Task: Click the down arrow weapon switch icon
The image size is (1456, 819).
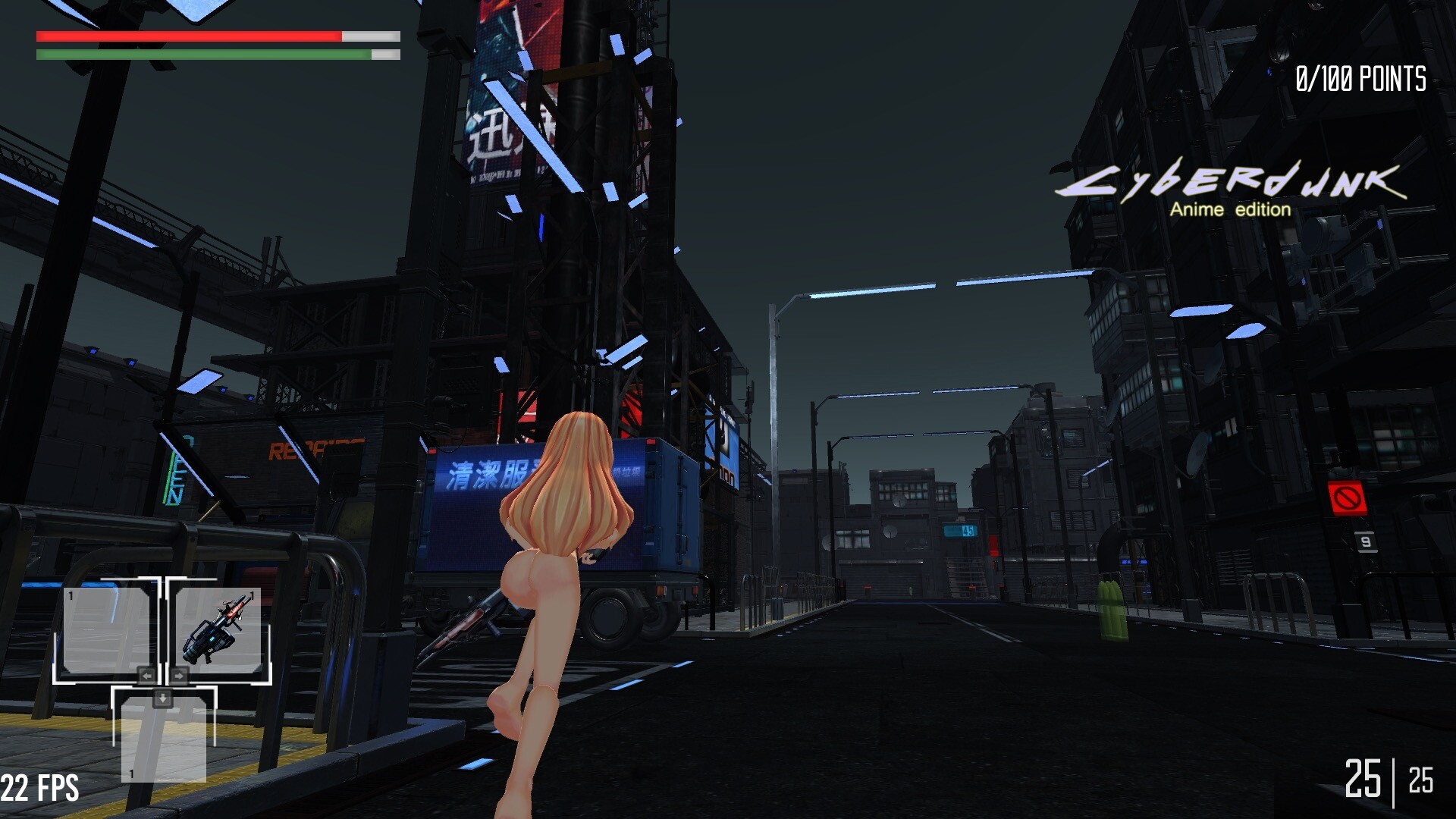Action: pos(162,698)
